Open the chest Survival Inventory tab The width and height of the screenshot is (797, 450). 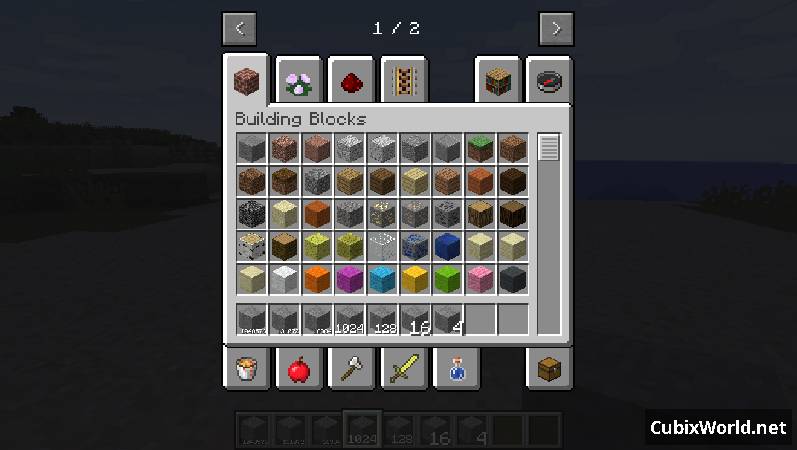(549, 369)
